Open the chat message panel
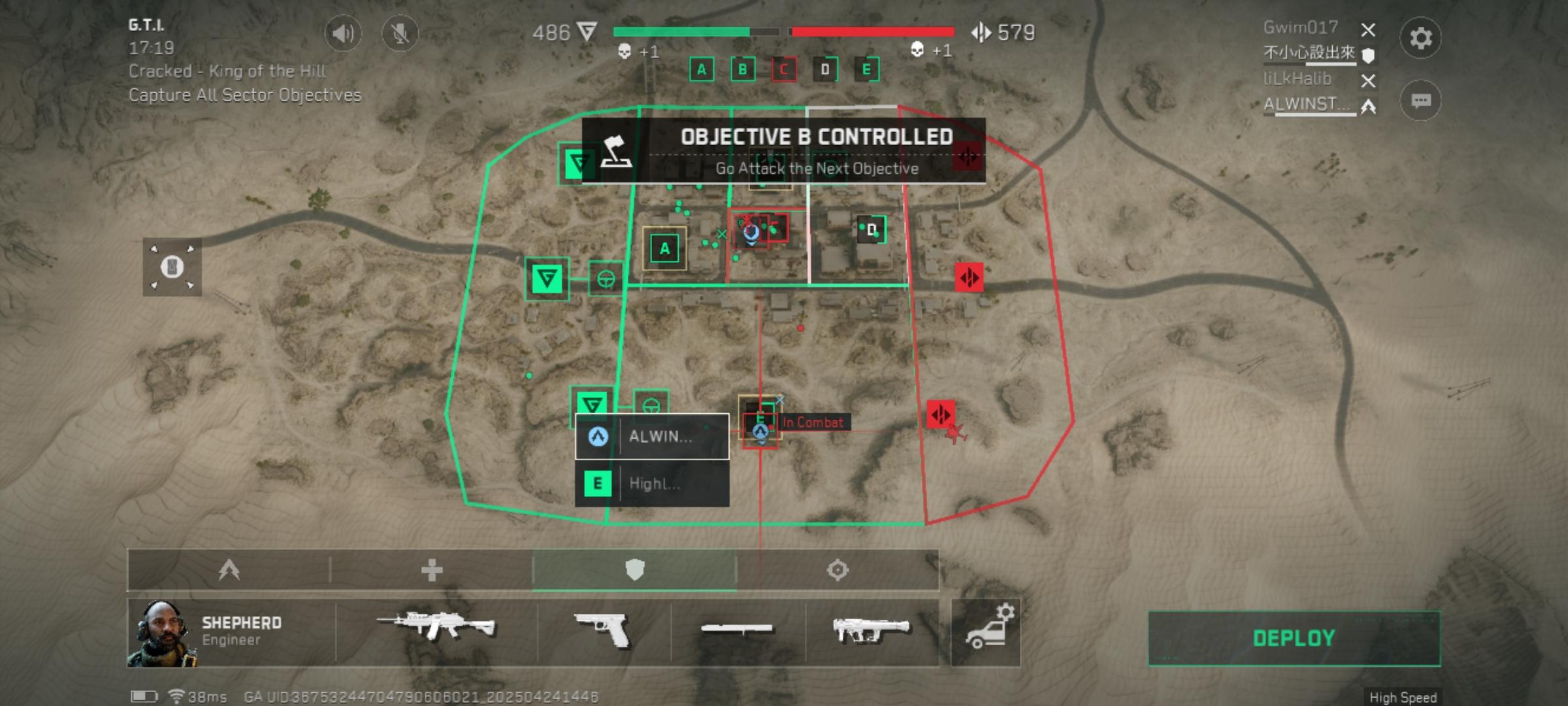The height and width of the screenshot is (706, 1568). (1420, 101)
